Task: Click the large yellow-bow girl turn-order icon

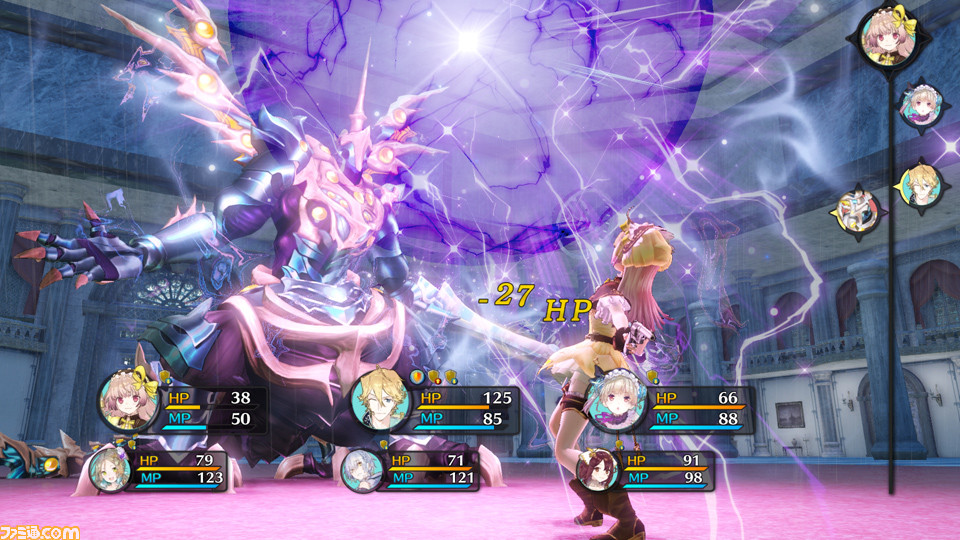Action: (x=888, y=38)
